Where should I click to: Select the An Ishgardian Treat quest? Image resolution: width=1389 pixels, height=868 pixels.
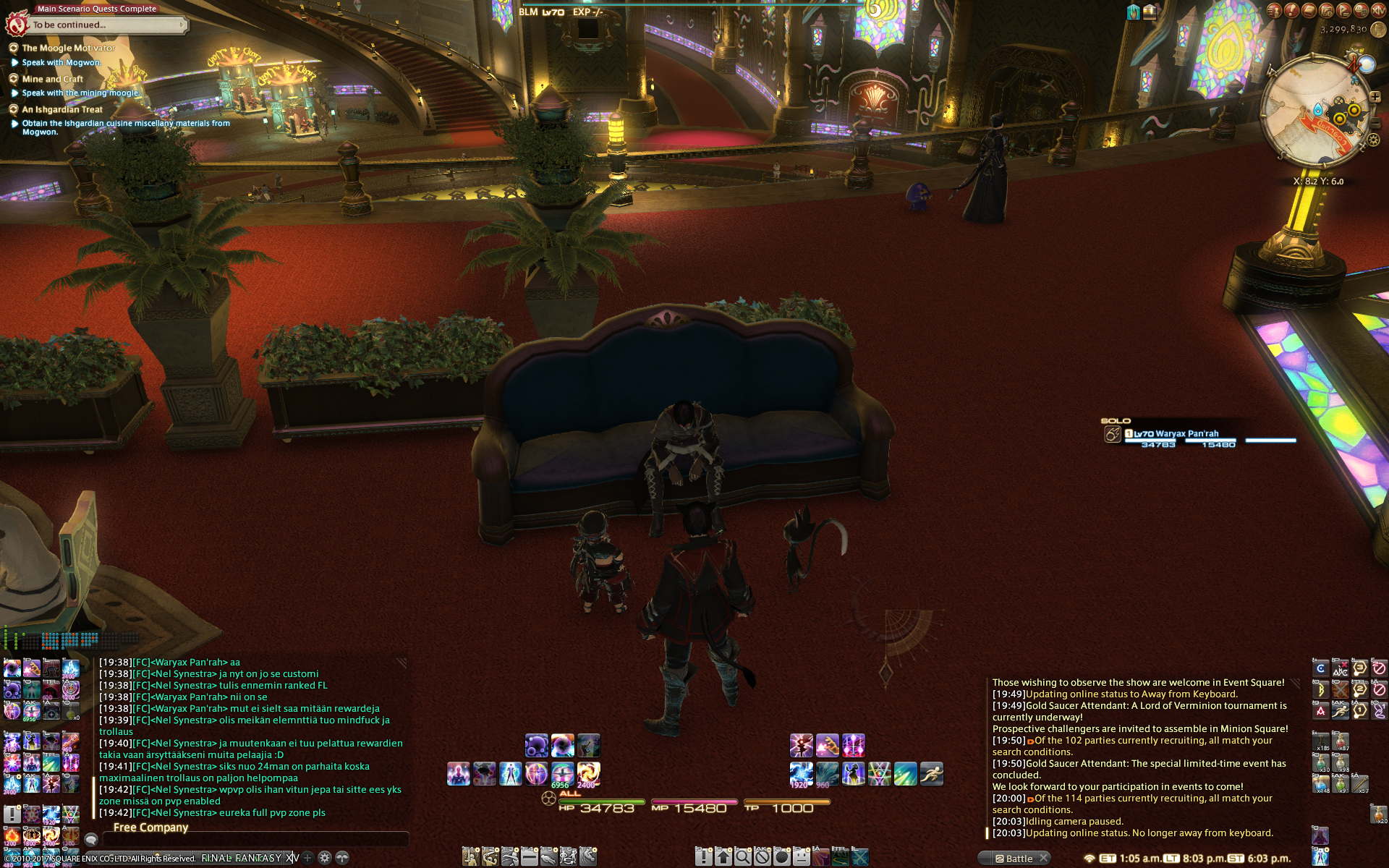pyautogui.click(x=62, y=109)
